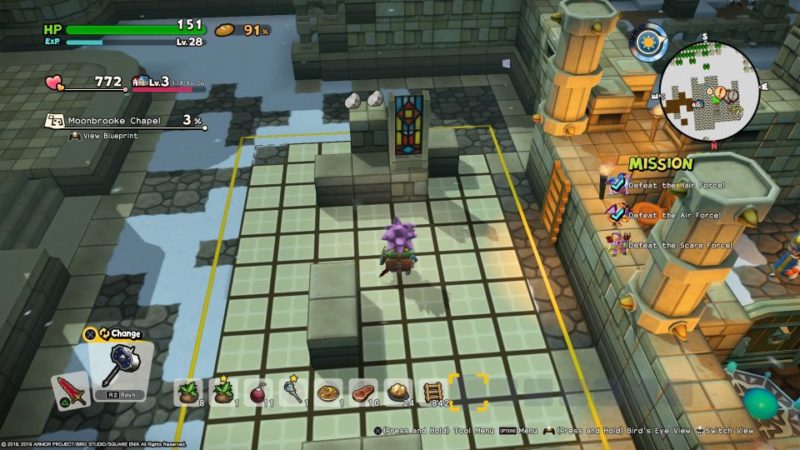The width and height of the screenshot is (800, 450).
Task: Select the bread hotbar slot
Action: click(397, 391)
